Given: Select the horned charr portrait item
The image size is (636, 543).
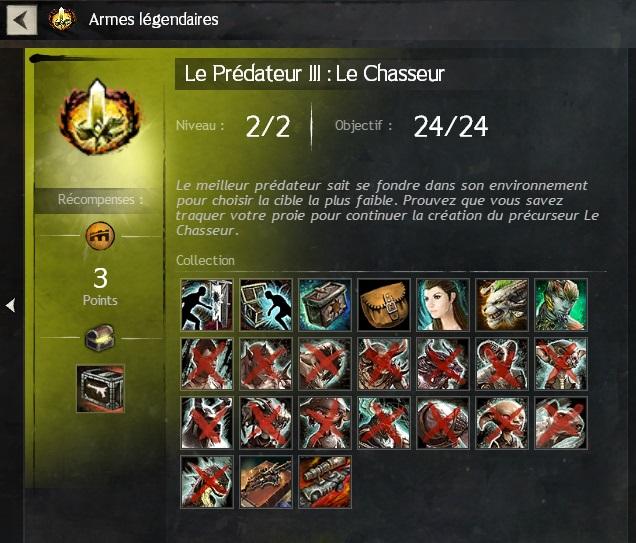Looking at the screenshot, I should (502, 305).
